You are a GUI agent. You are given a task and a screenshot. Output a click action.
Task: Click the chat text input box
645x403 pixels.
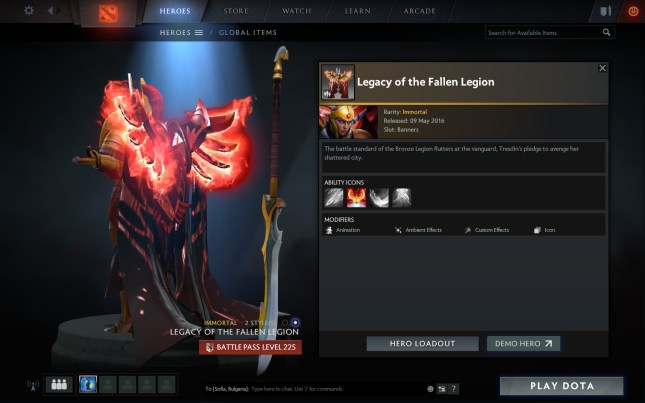(330, 388)
